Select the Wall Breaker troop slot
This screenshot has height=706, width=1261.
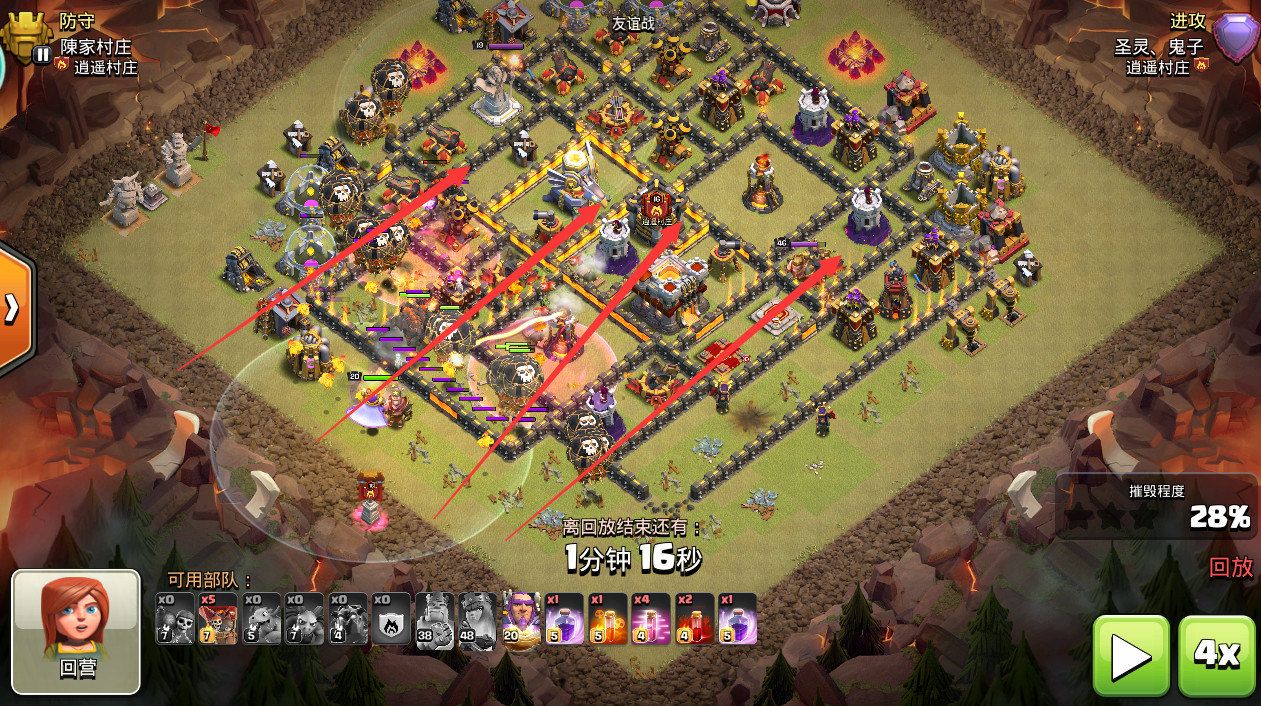coord(175,619)
